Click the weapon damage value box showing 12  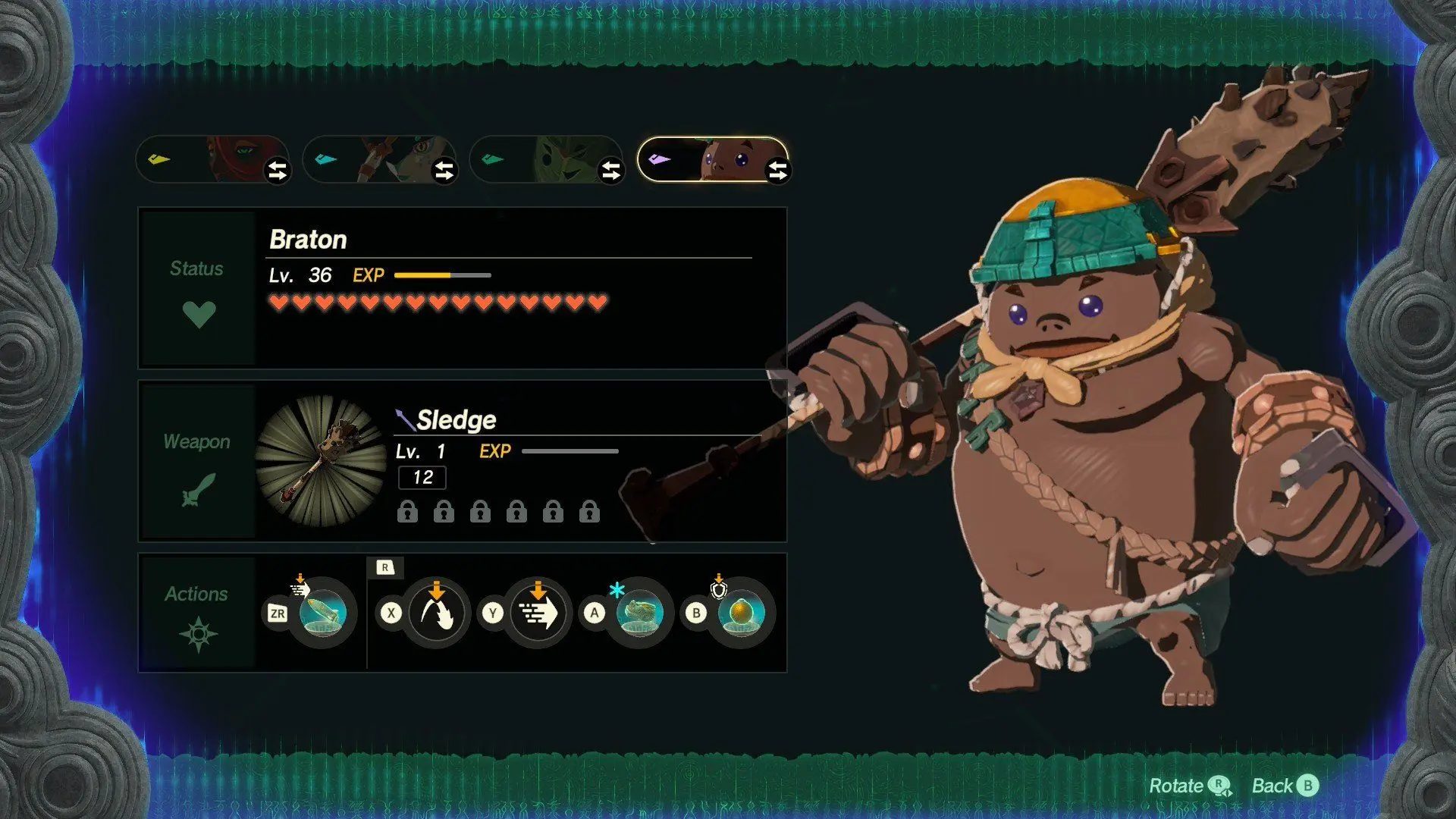(422, 478)
